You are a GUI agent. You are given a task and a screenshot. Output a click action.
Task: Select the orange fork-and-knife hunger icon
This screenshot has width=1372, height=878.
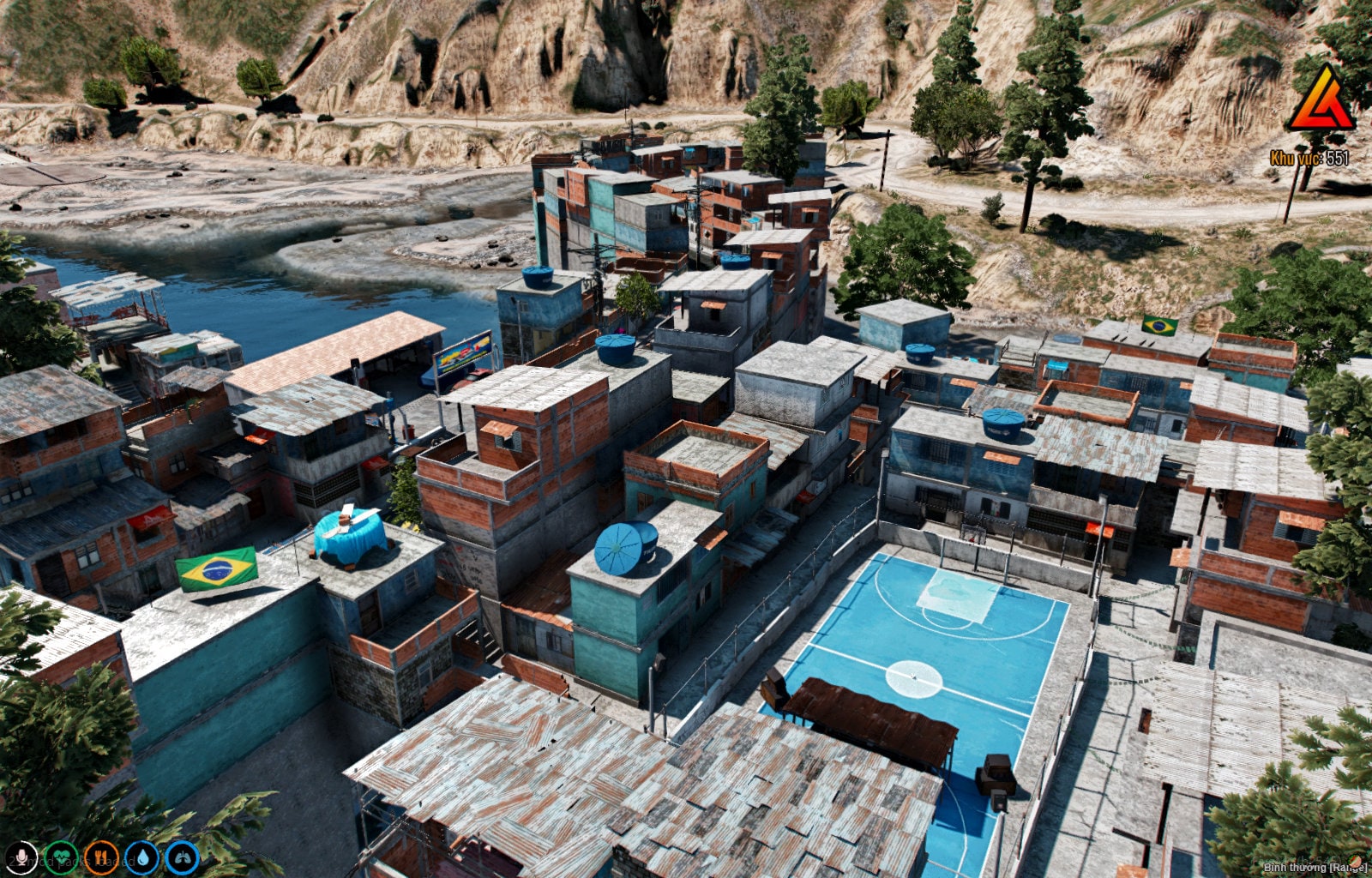click(x=103, y=857)
